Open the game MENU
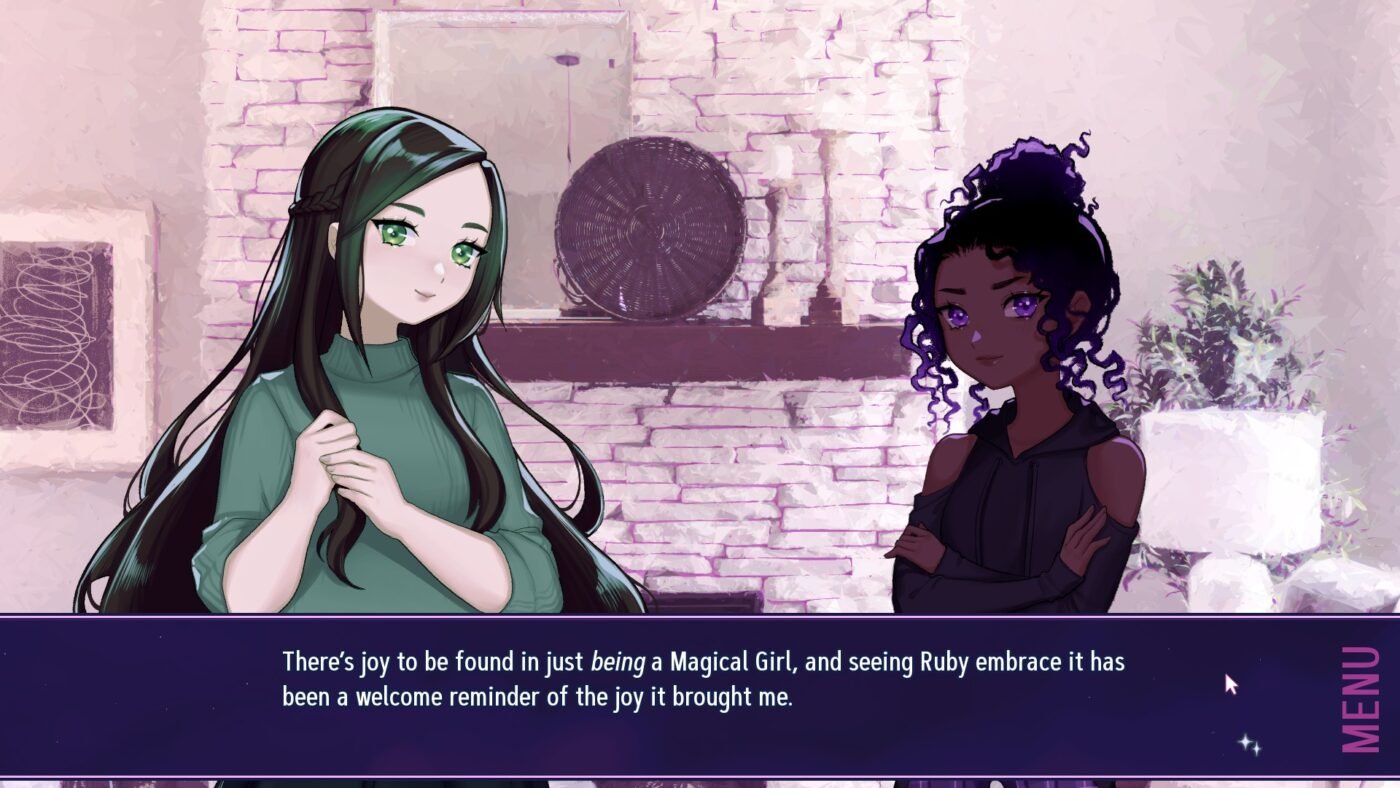The image size is (1400, 788). pyautogui.click(x=1360, y=700)
